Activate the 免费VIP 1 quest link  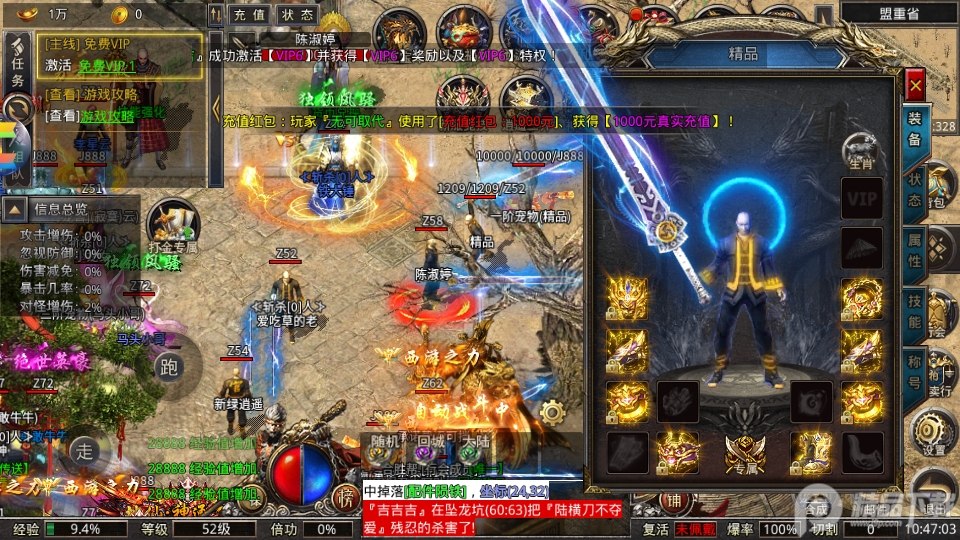click(106, 66)
